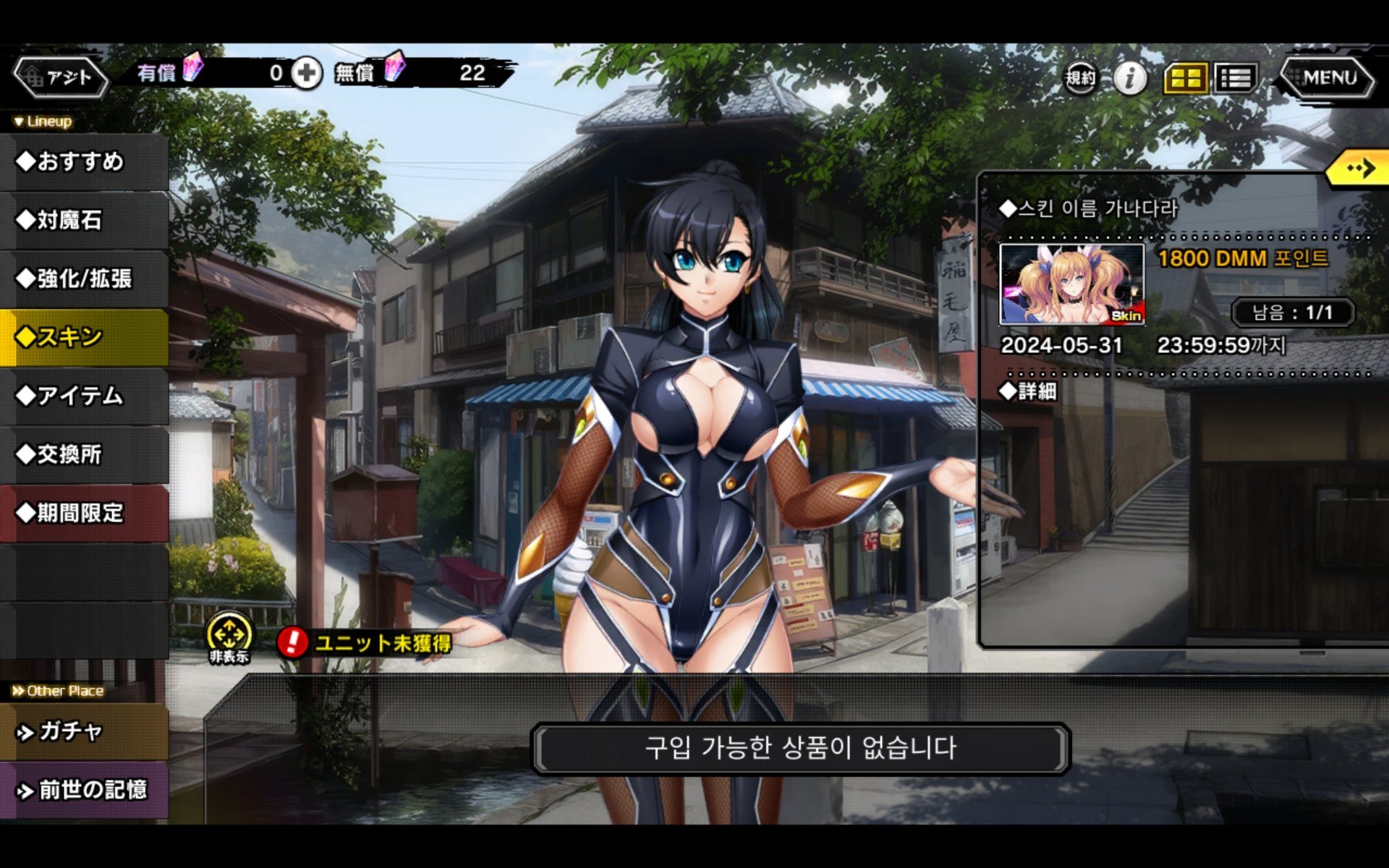Go to 前世の記憶 page

(x=84, y=790)
